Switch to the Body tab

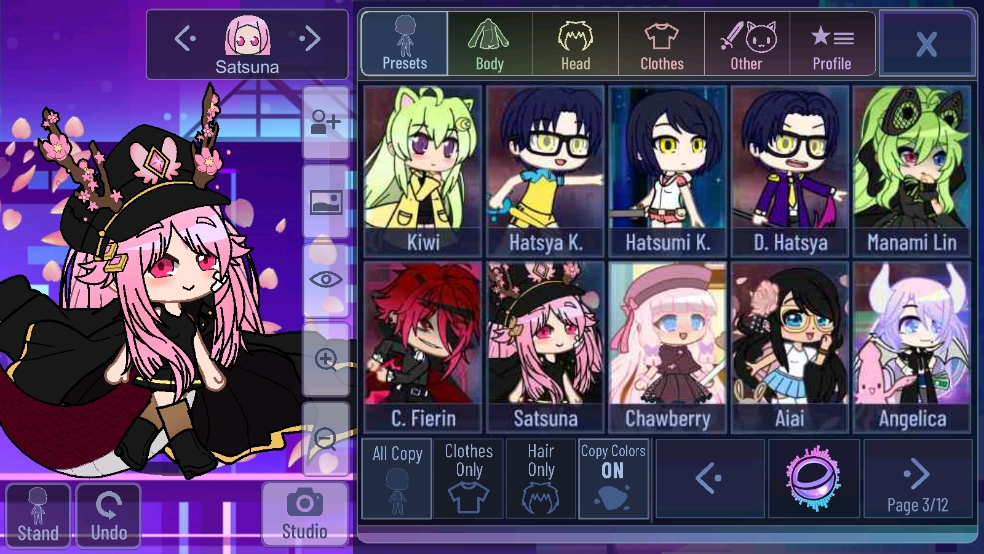[489, 44]
